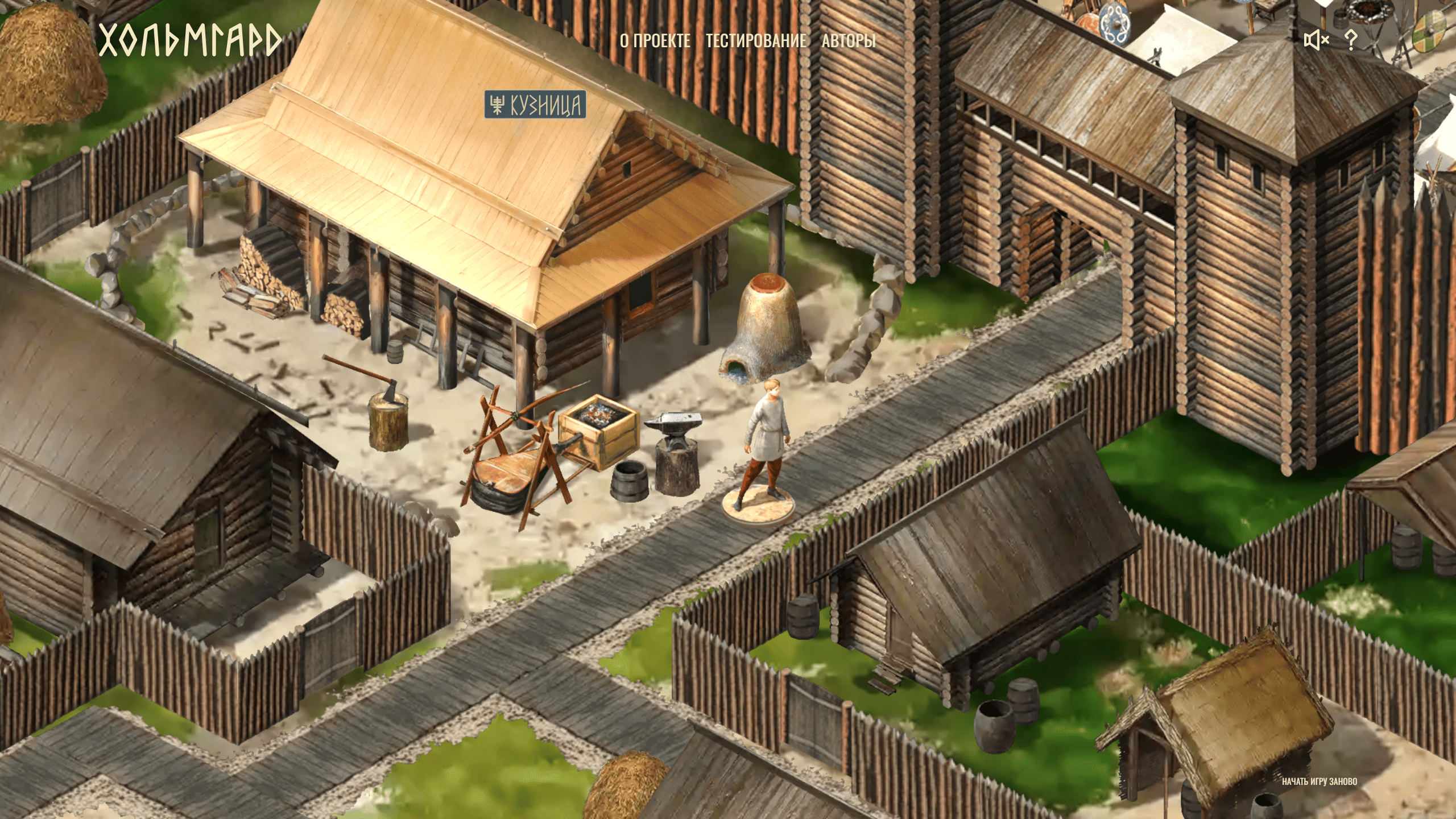
Task: Open the Тестирование section
Action: pos(756,41)
